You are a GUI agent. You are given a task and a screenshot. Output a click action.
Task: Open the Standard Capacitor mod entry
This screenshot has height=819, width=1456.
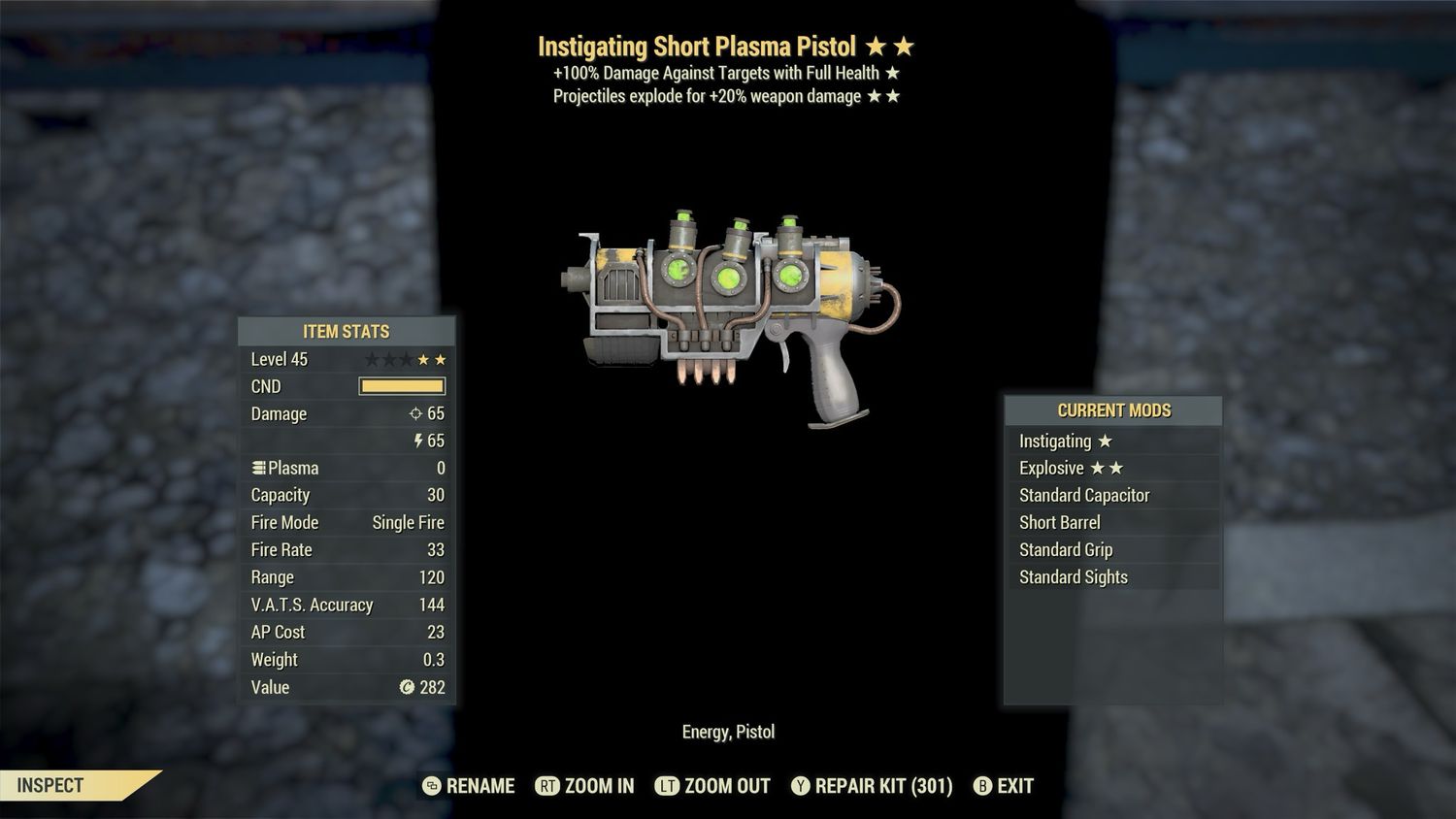(x=1084, y=495)
